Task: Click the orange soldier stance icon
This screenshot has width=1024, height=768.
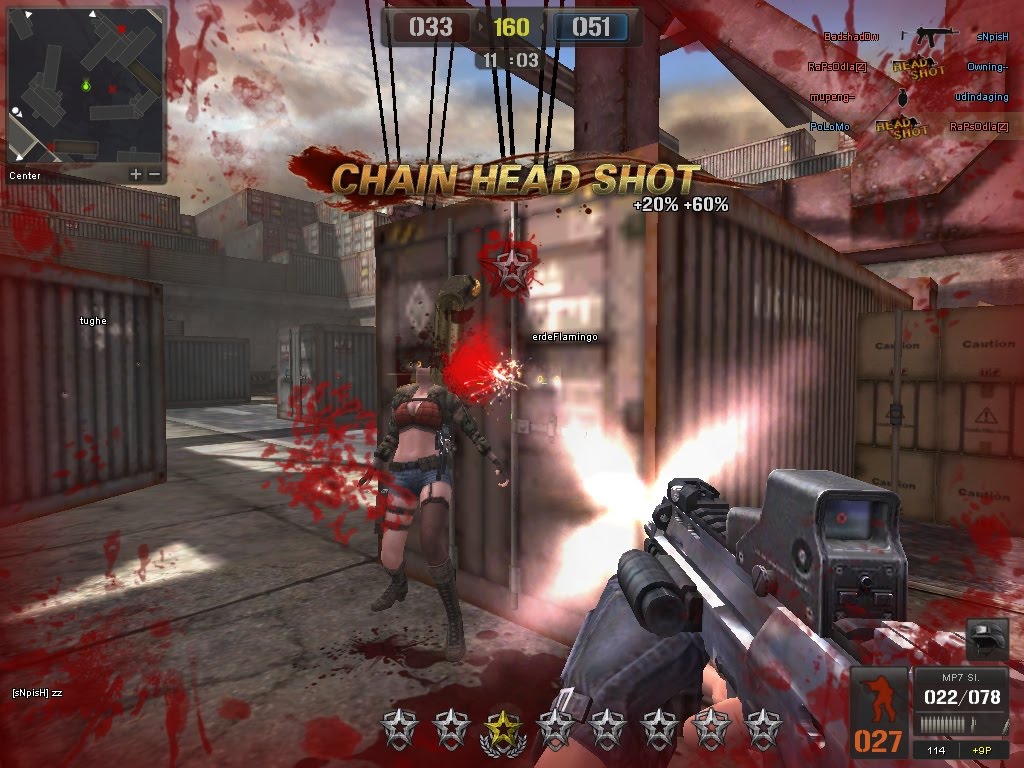Action: (x=879, y=700)
